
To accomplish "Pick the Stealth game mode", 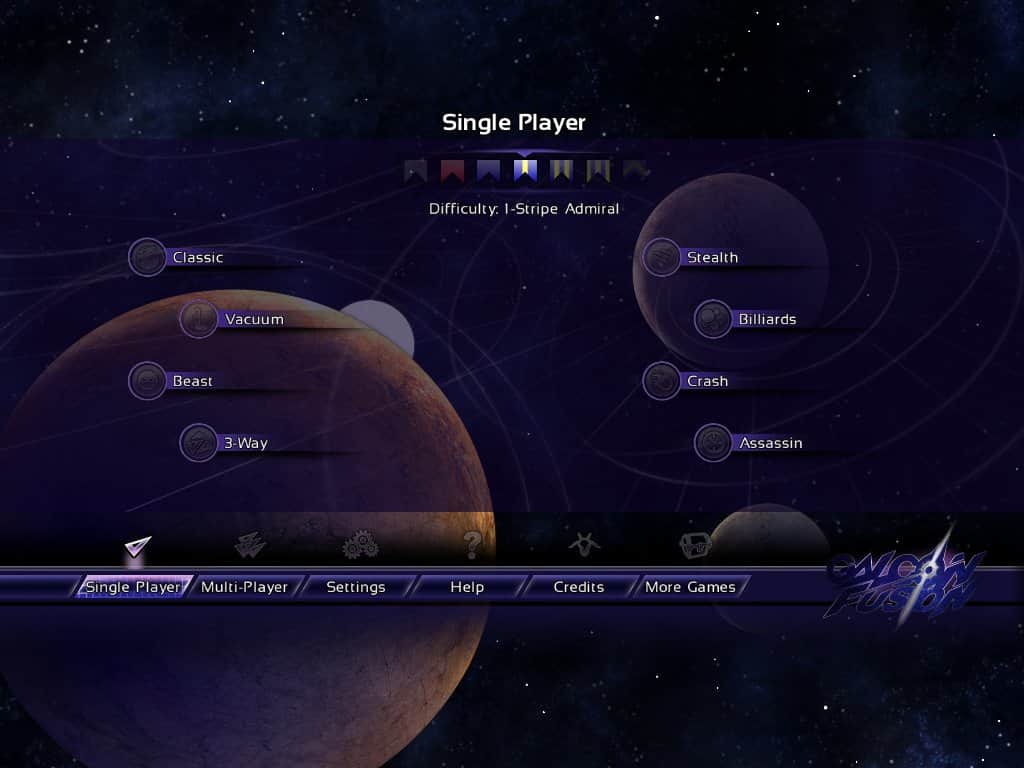I will [711, 258].
